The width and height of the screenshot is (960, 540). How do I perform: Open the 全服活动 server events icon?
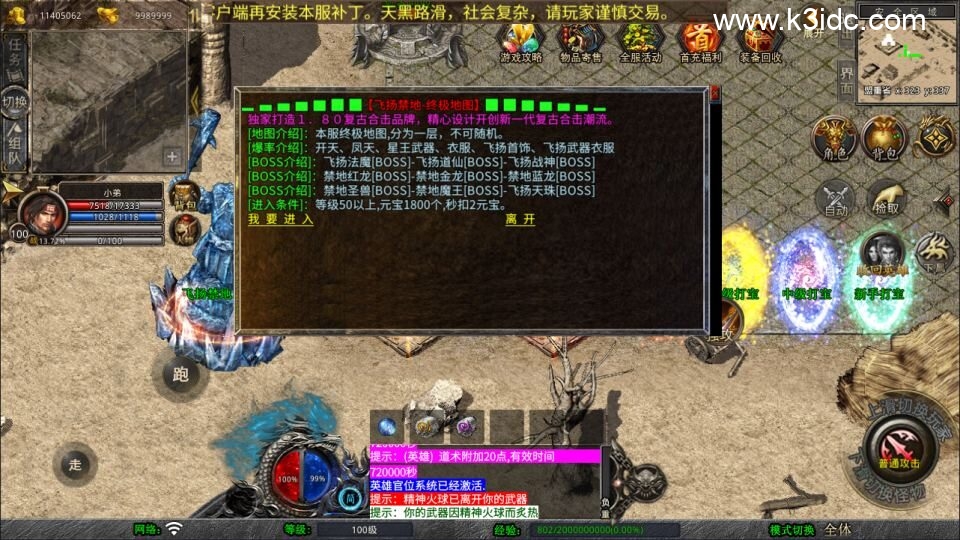[x=640, y=42]
